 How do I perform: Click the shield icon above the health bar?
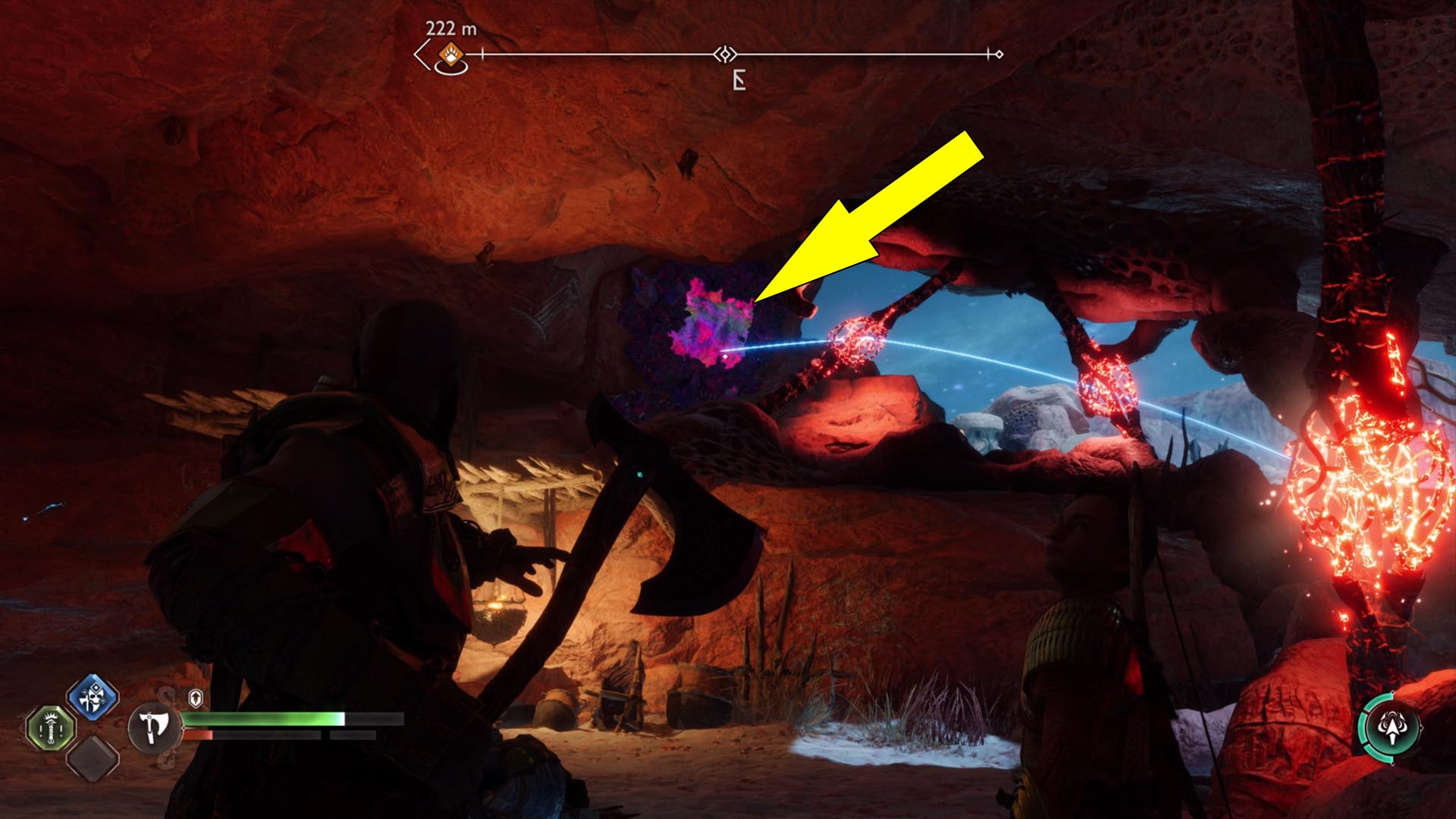pyautogui.click(x=196, y=698)
